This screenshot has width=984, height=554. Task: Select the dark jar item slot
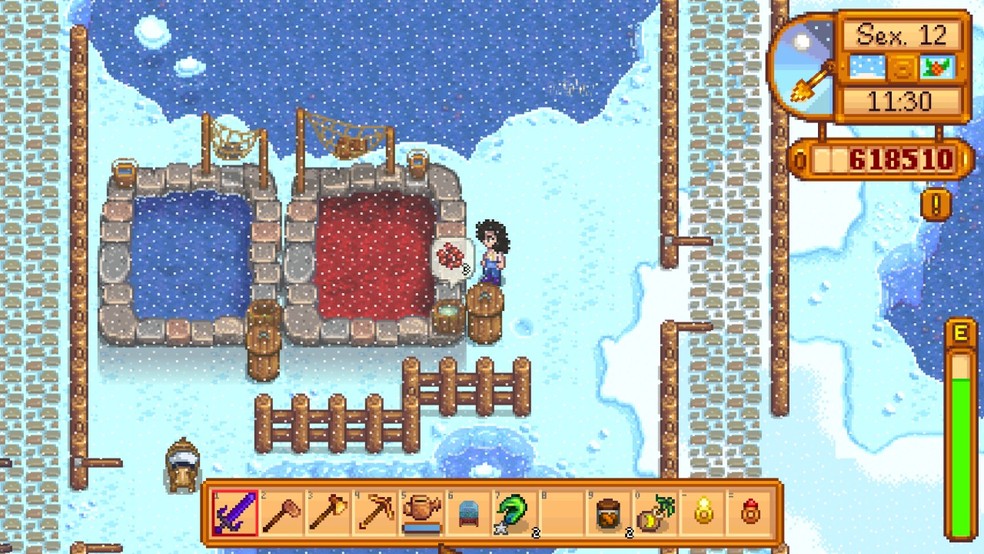click(x=609, y=514)
